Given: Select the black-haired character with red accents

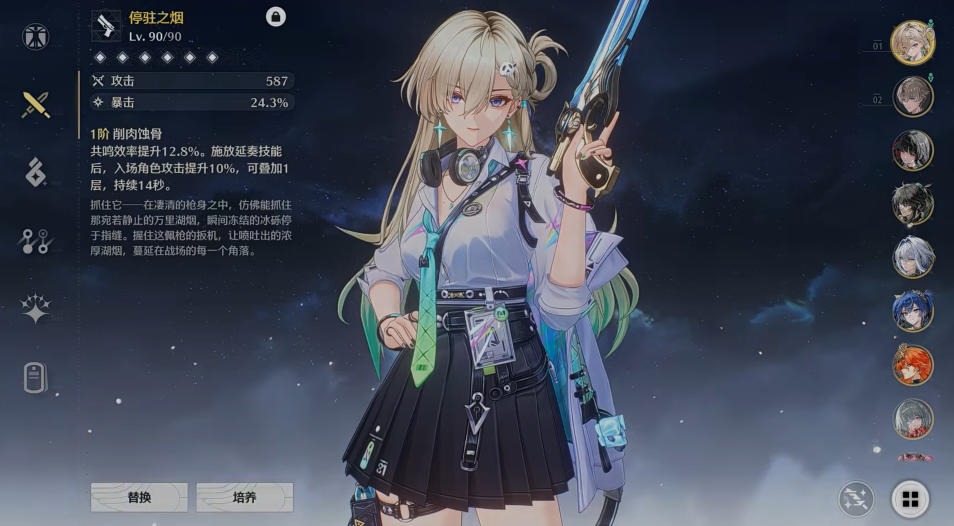Looking at the screenshot, I should tap(912, 151).
